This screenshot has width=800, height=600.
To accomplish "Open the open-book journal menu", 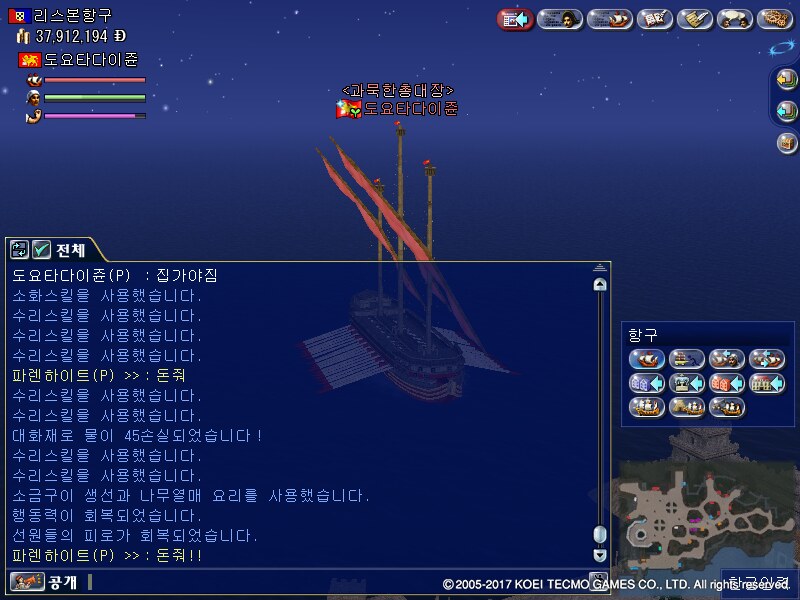I will [654, 19].
